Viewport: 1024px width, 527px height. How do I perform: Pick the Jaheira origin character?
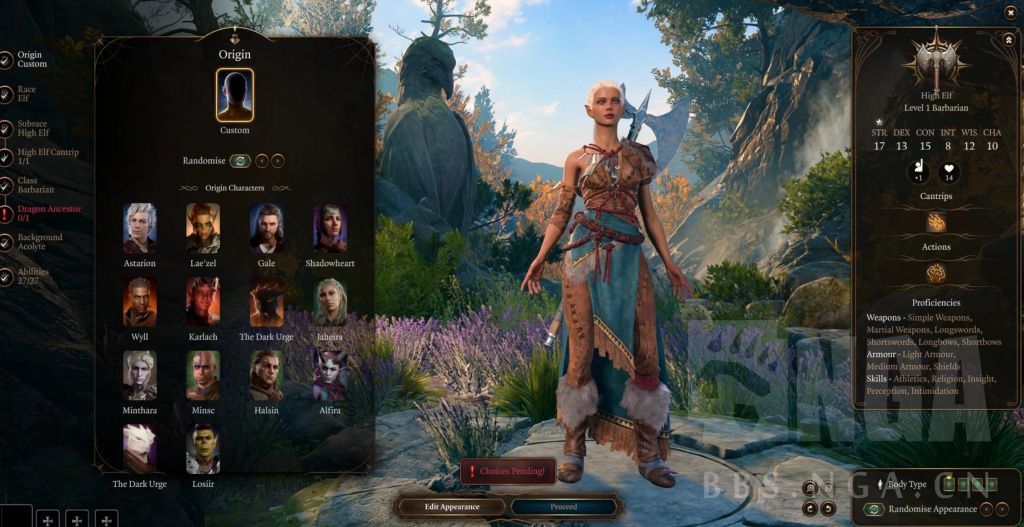[330, 302]
